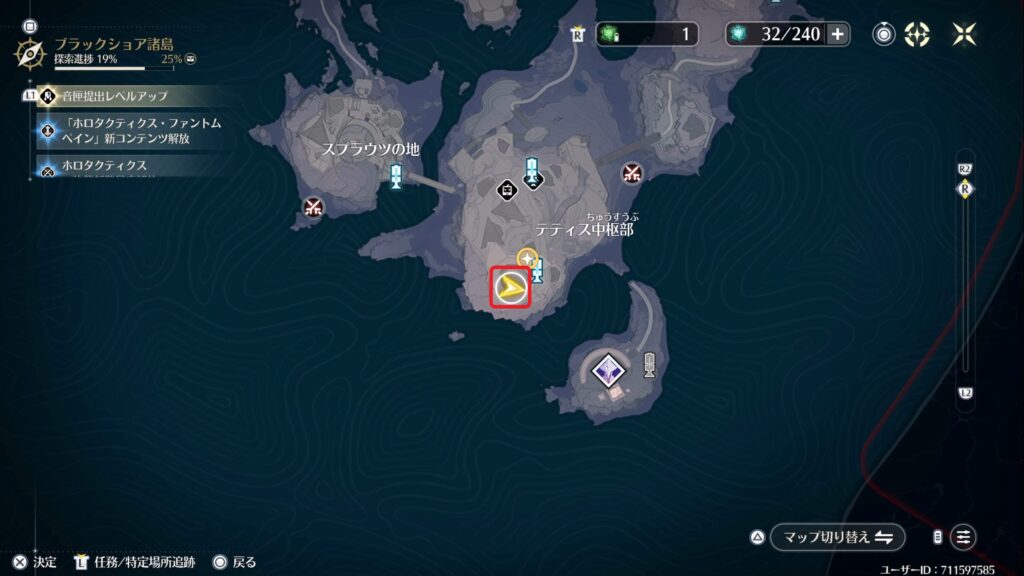Select the purple diamond marker on the southern island
Image resolution: width=1024 pixels, height=576 pixels.
[605, 371]
